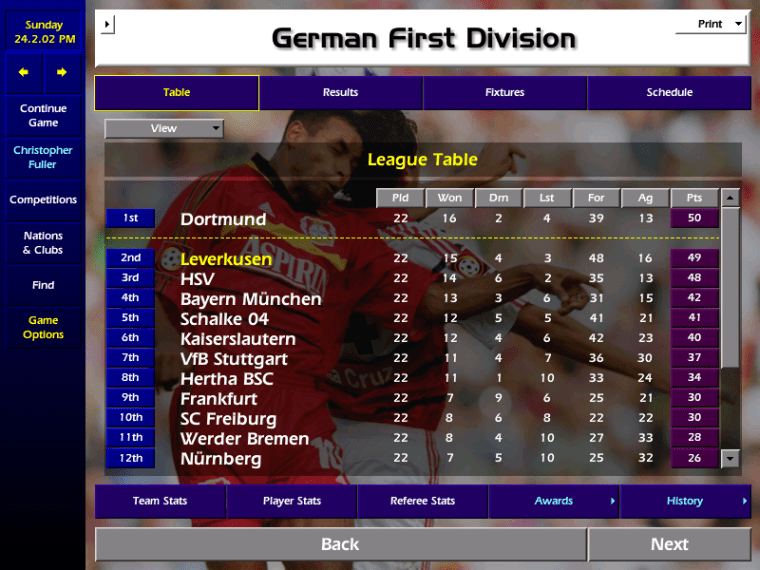Open the Competitions menu
This screenshot has height=570, width=760.
point(43,200)
